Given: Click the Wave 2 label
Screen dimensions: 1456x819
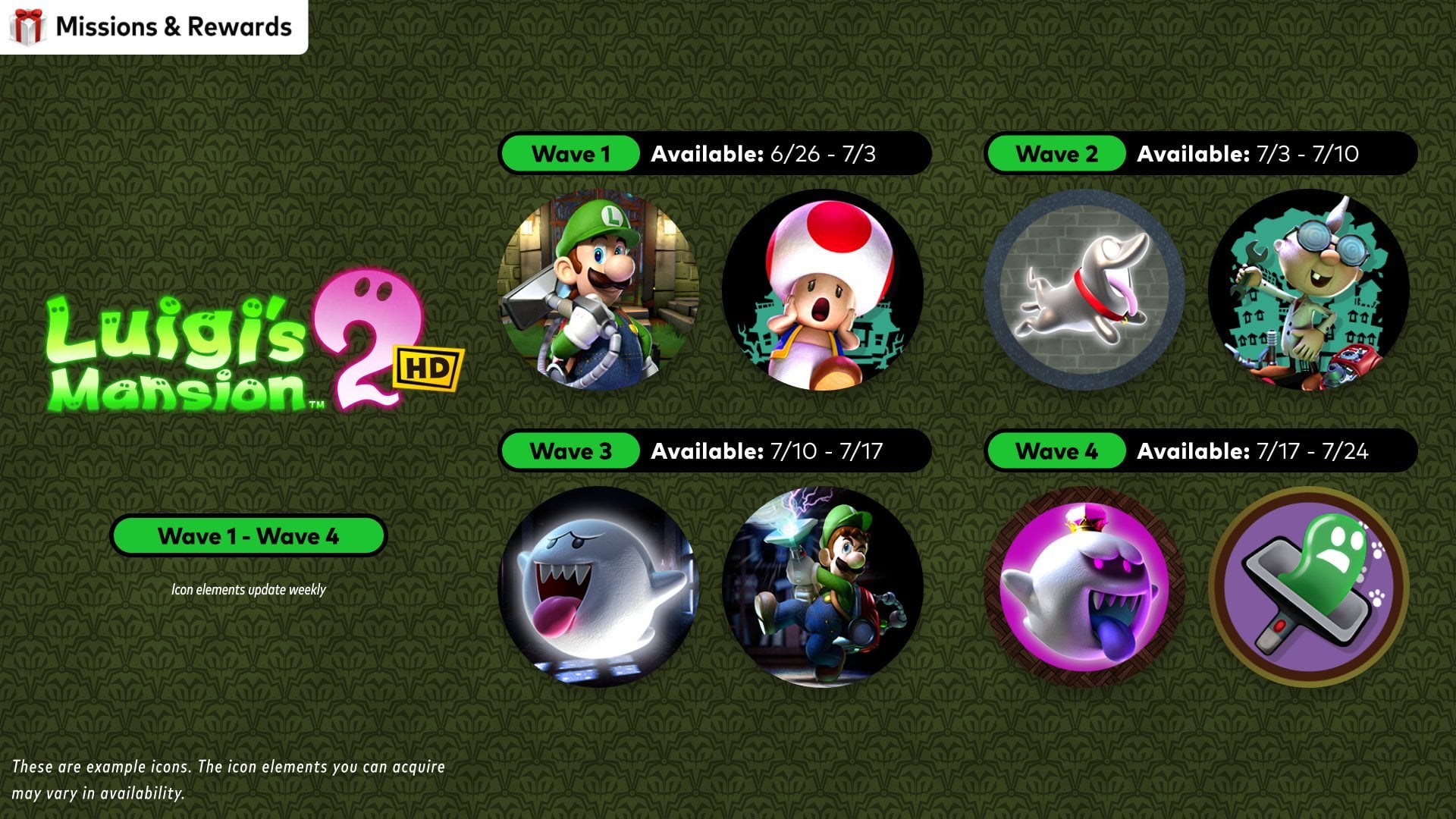Looking at the screenshot, I should tap(1056, 154).
